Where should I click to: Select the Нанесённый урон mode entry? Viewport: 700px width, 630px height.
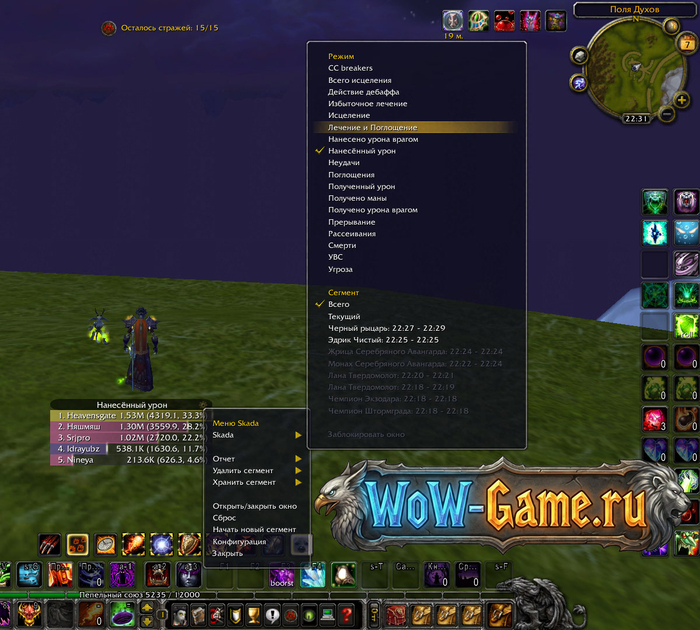(x=362, y=151)
